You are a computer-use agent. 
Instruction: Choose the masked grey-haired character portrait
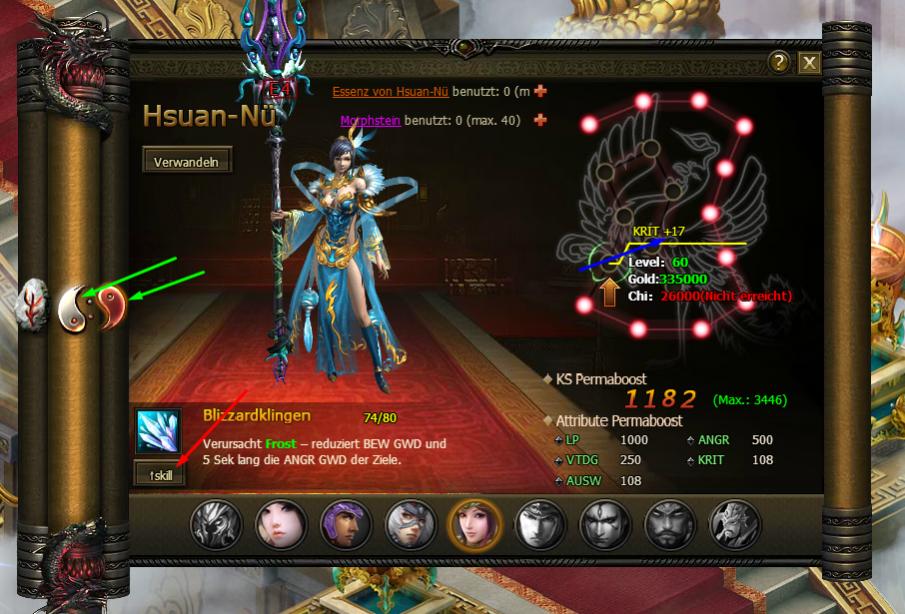pos(409,525)
